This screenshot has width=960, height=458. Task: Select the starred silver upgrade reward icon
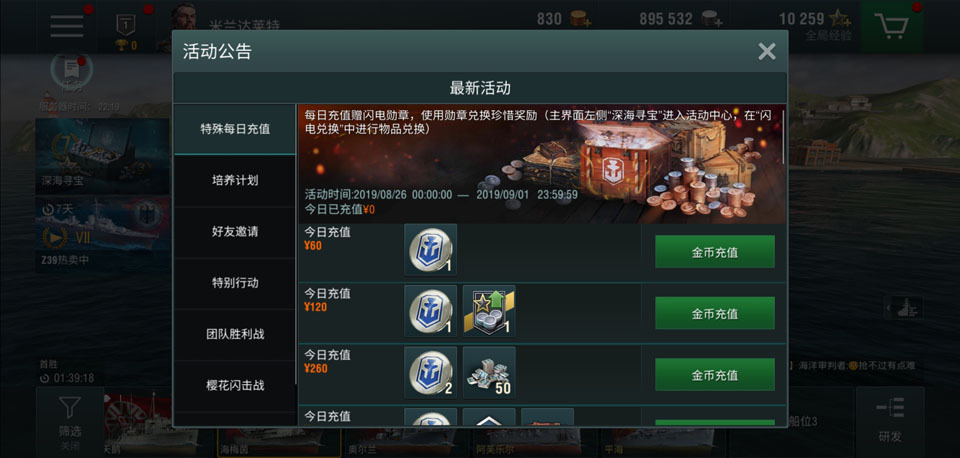[489, 311]
